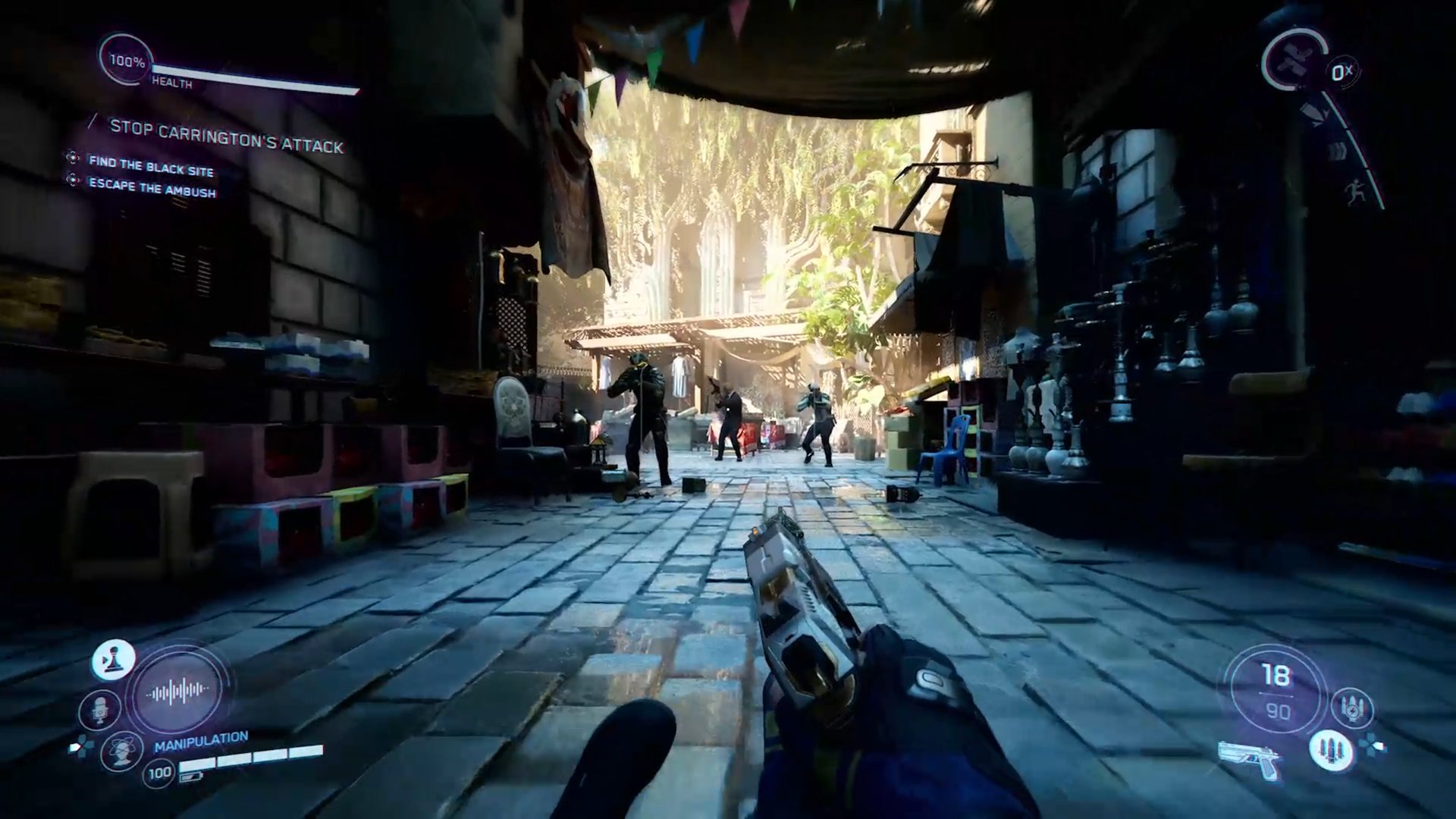Image resolution: width=1456 pixels, height=819 pixels.
Task: Toggle the electrified ammo turret icon
Action: 1354,708
